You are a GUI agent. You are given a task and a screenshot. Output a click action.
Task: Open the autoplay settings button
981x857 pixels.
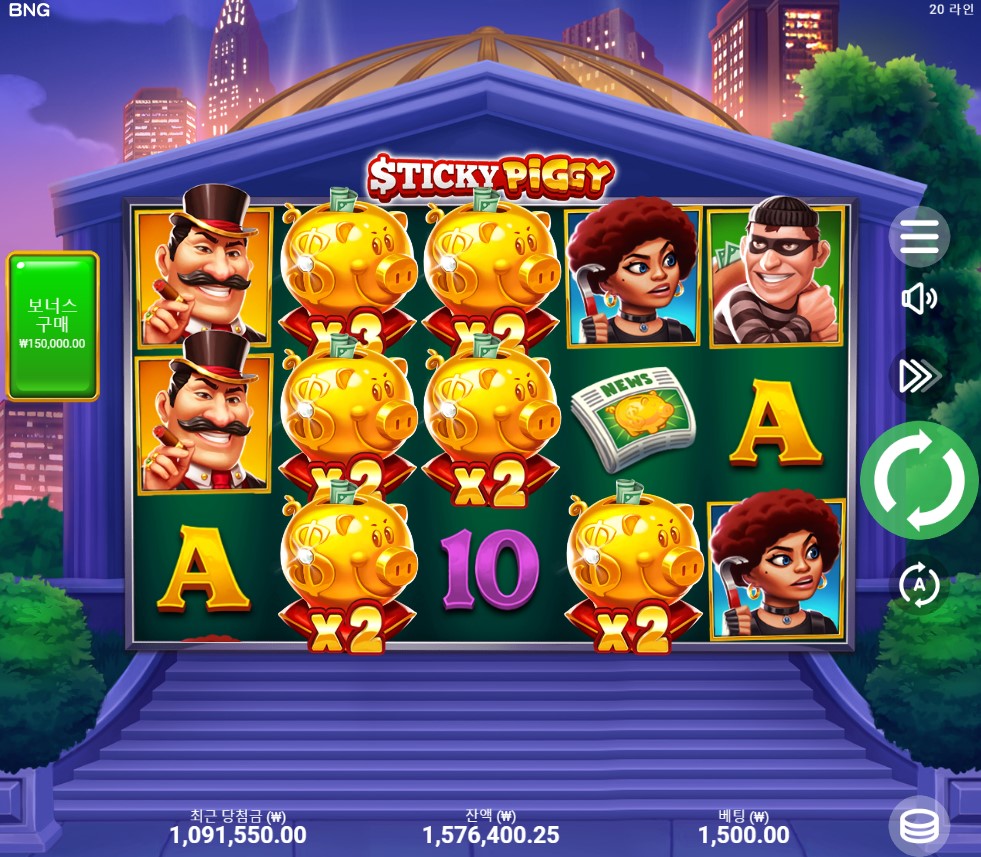point(919,585)
